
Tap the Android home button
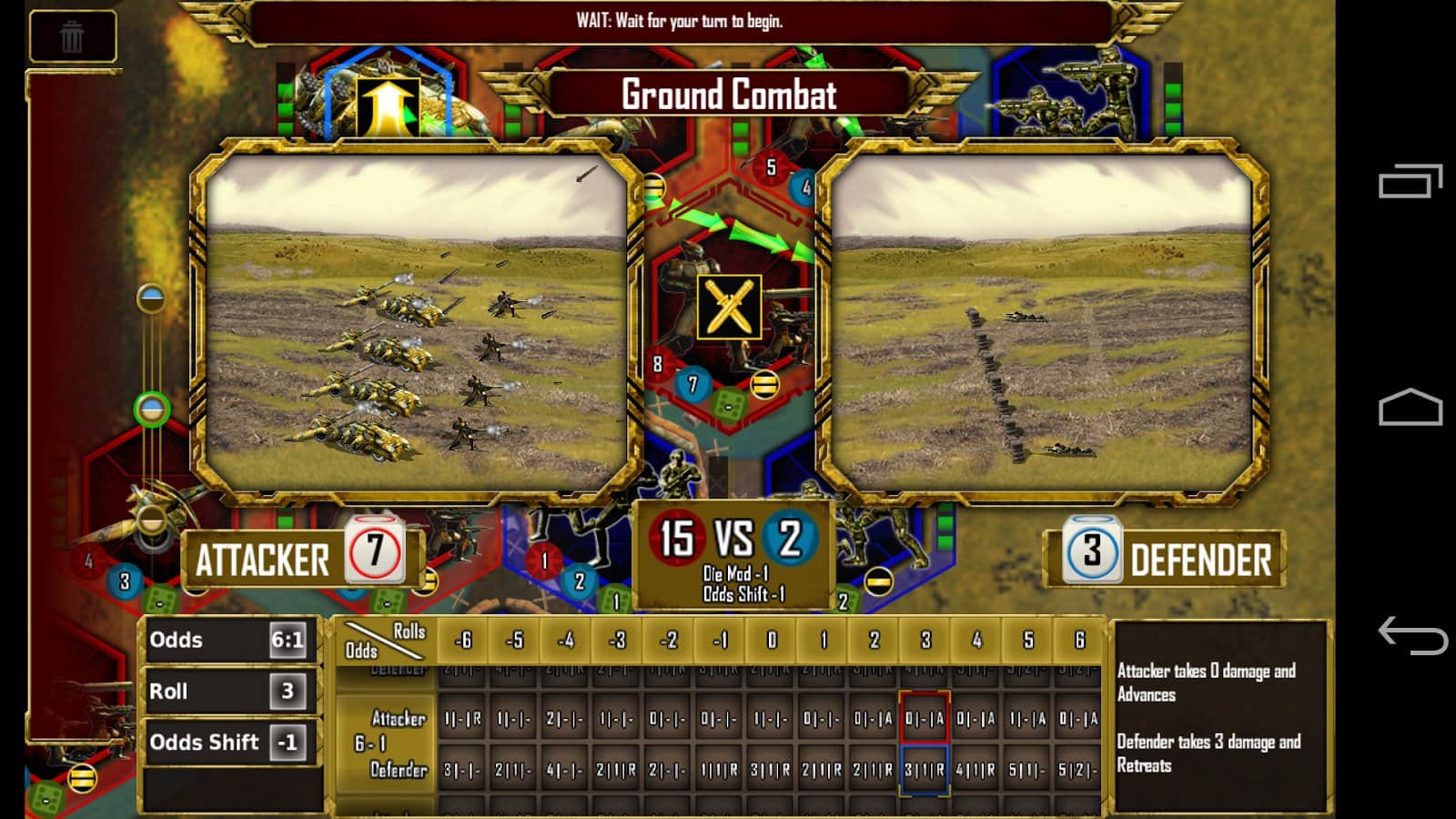click(x=1411, y=408)
